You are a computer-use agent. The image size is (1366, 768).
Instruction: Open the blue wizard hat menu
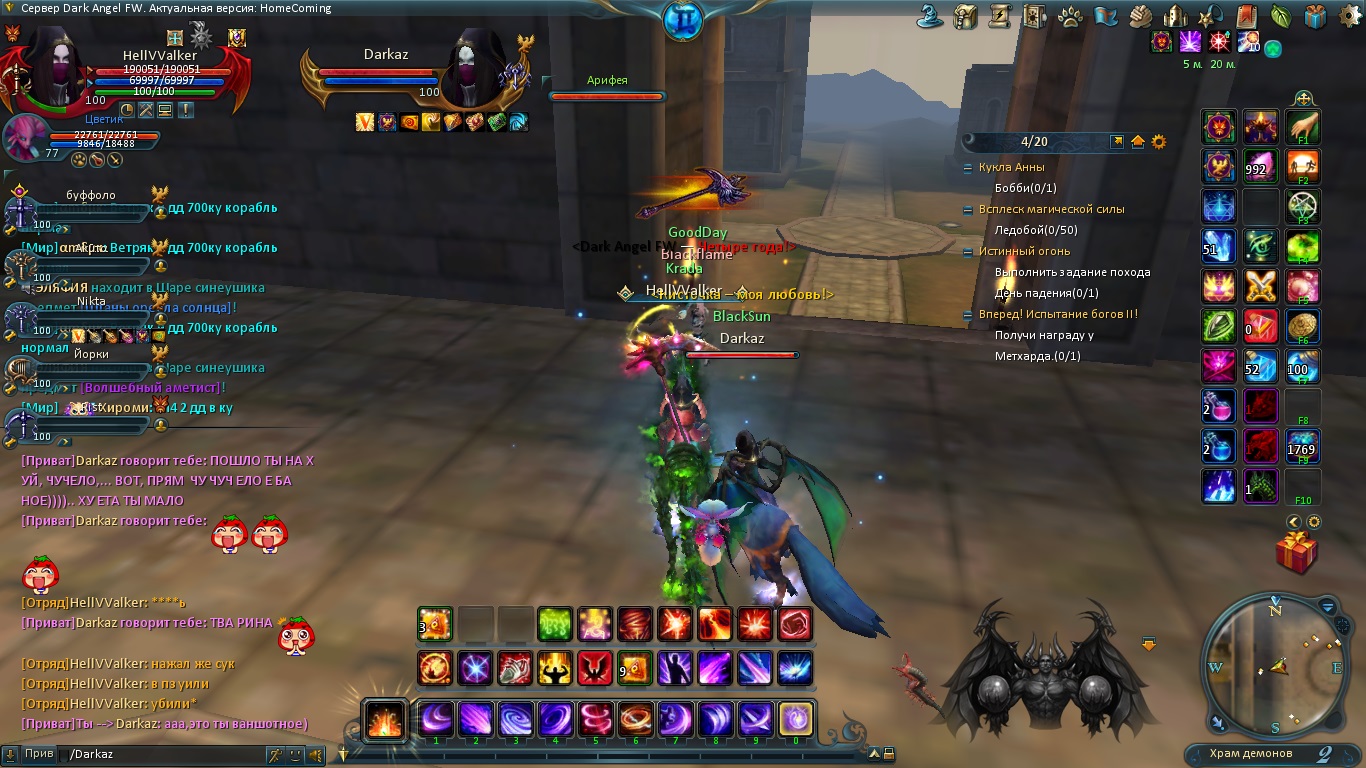[x=931, y=16]
